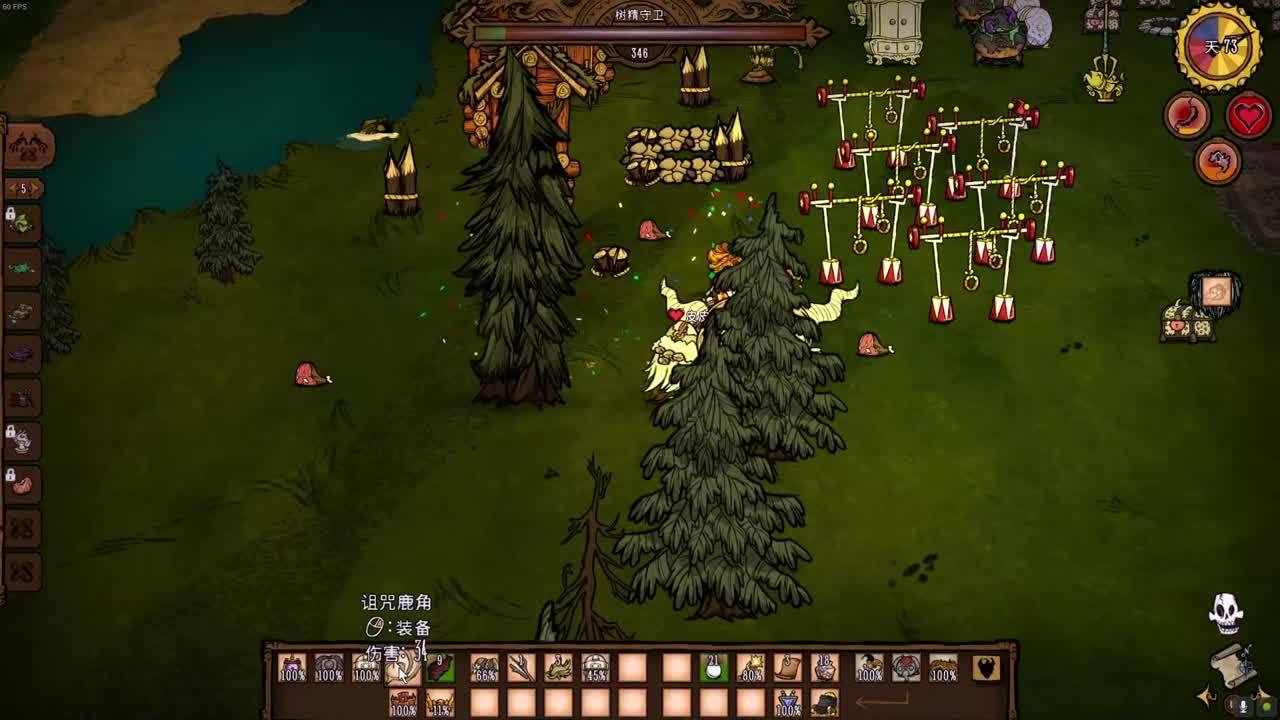Image resolution: width=1280 pixels, height=720 pixels.
Task: Select the papyrus scroll stack of 3
Action: pyautogui.click(x=788, y=668)
